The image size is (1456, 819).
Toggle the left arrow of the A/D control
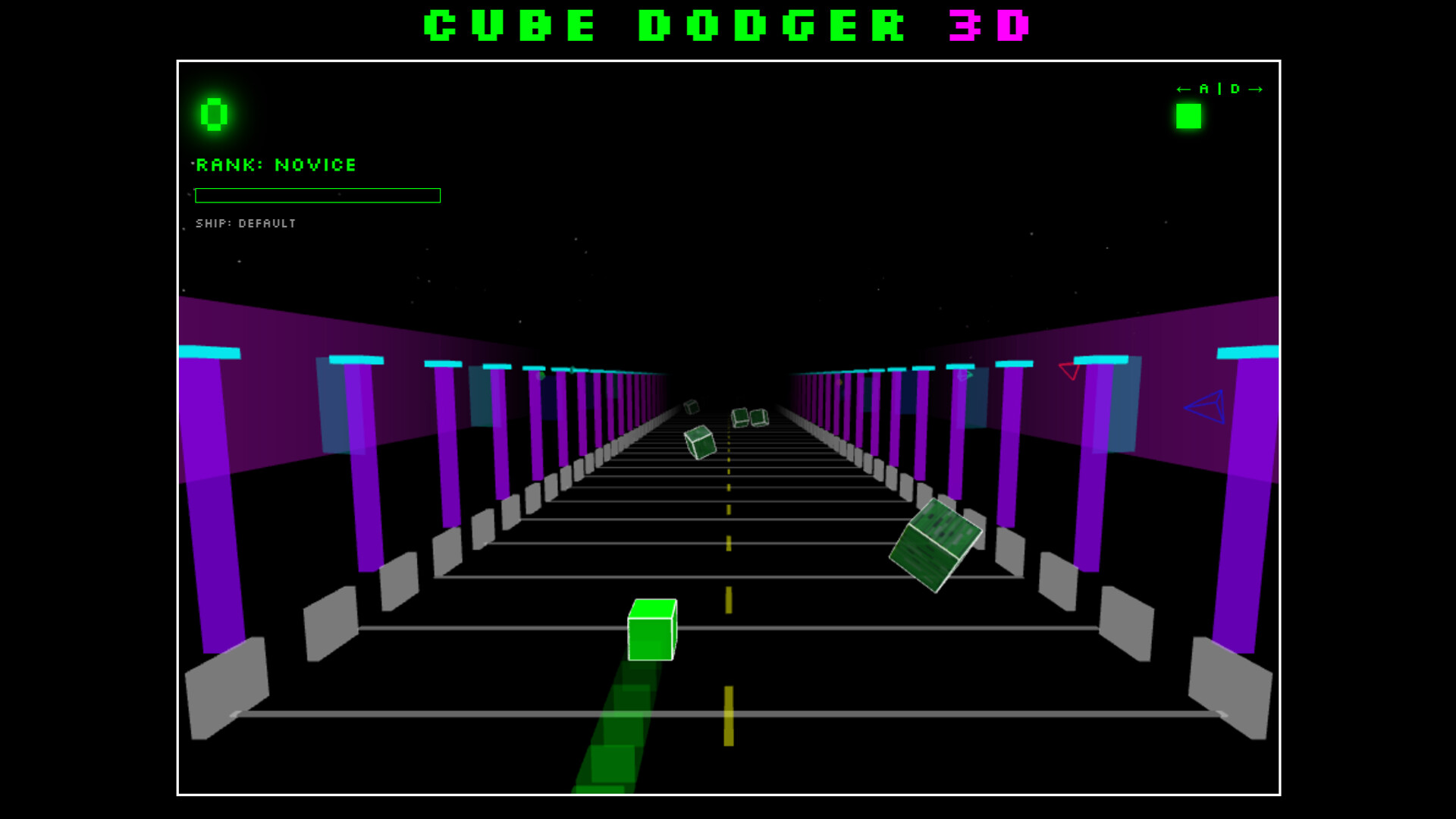(x=1184, y=89)
